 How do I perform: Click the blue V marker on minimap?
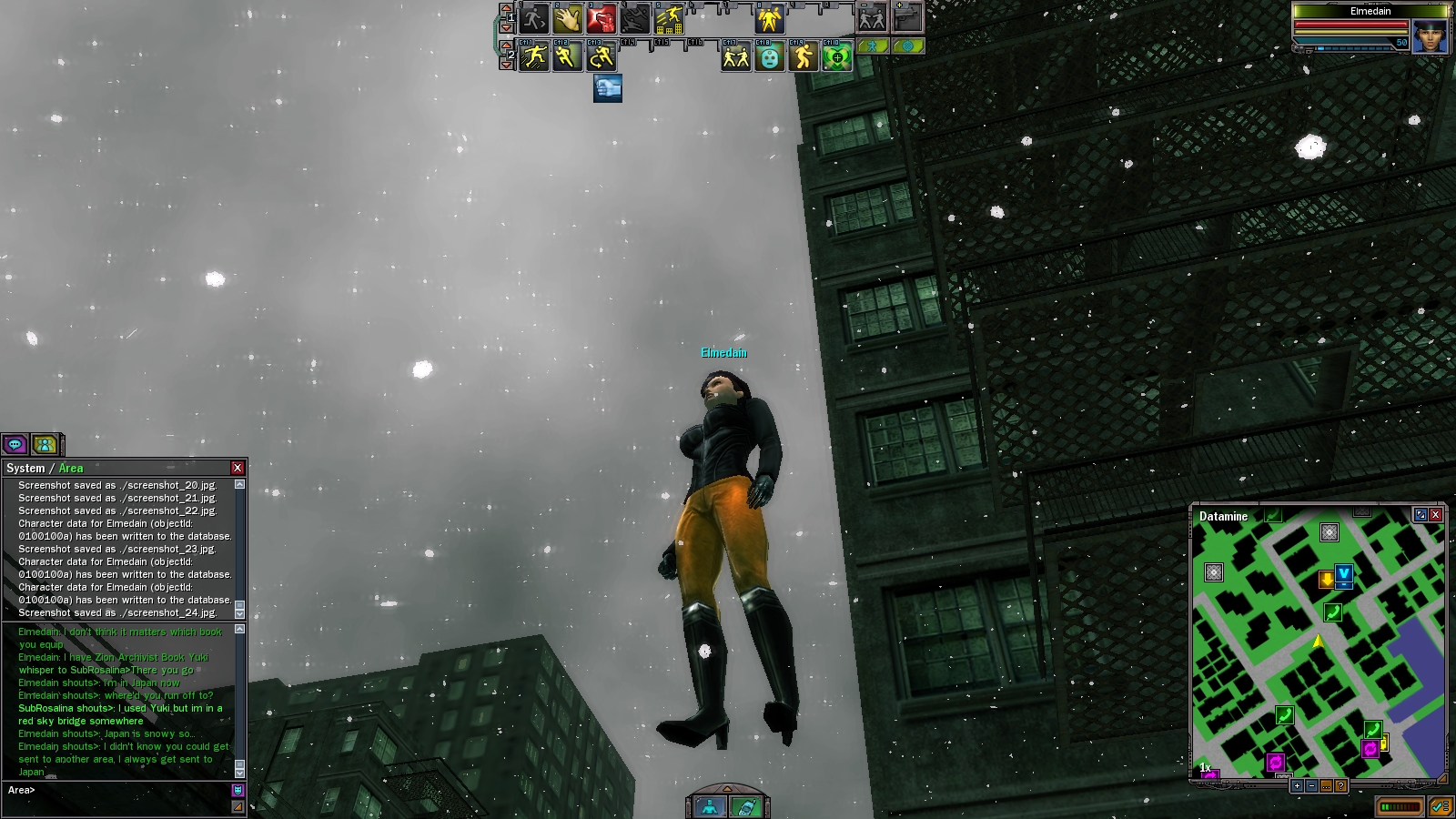coord(1344,574)
